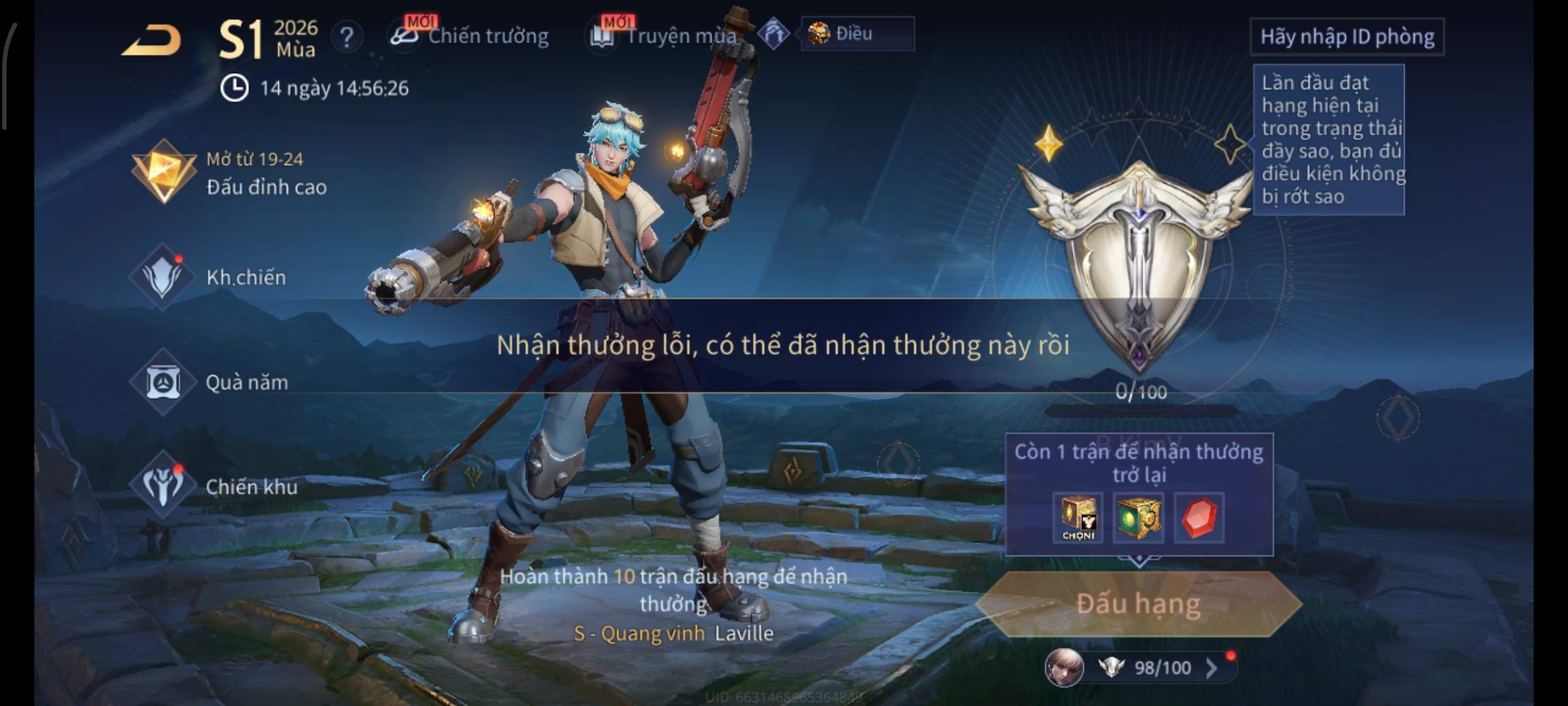Start ranked match with Đấu hạng
This screenshot has height=706, width=1568.
1138,604
